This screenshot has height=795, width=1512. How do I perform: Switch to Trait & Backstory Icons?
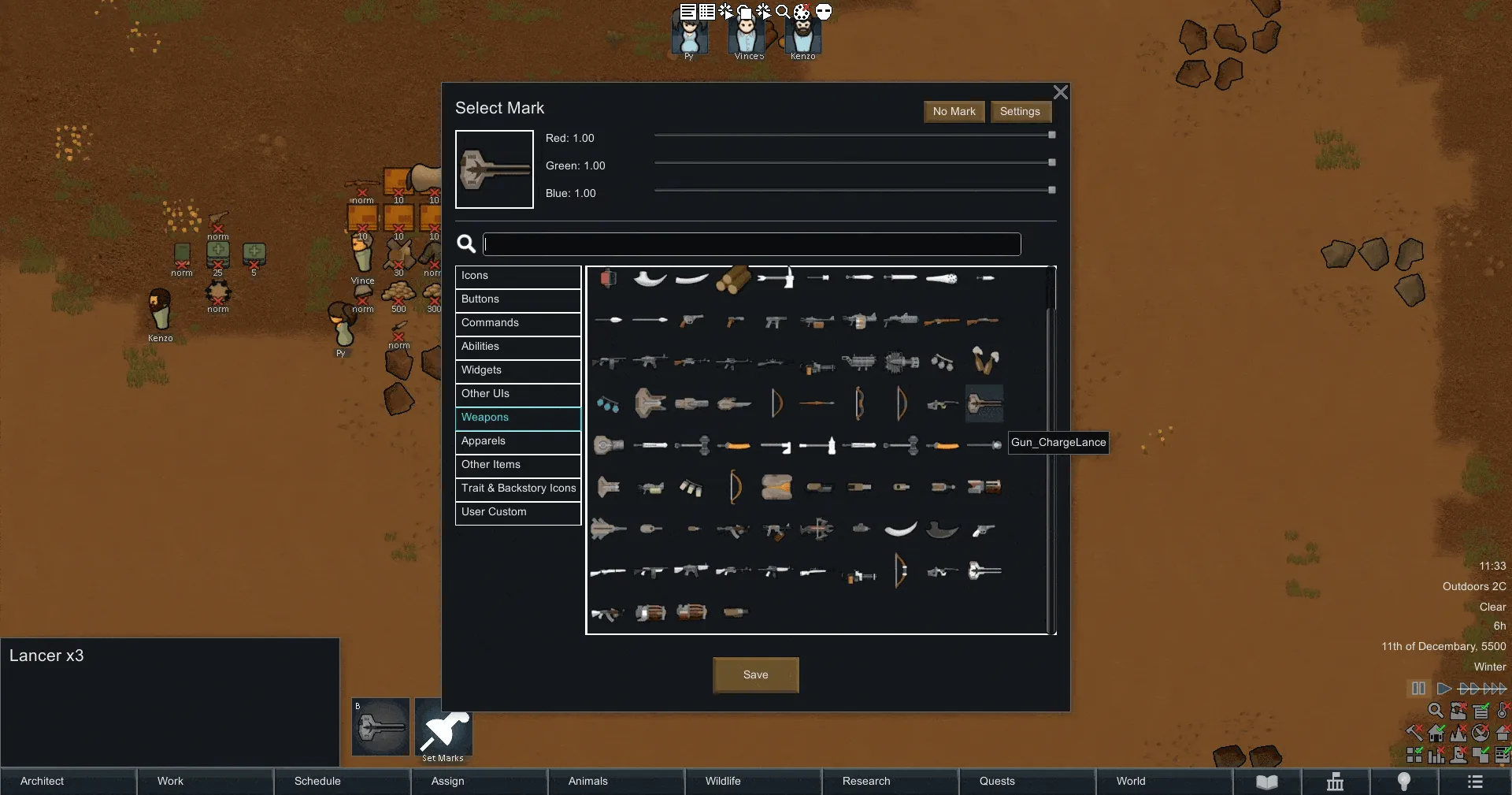(517, 489)
